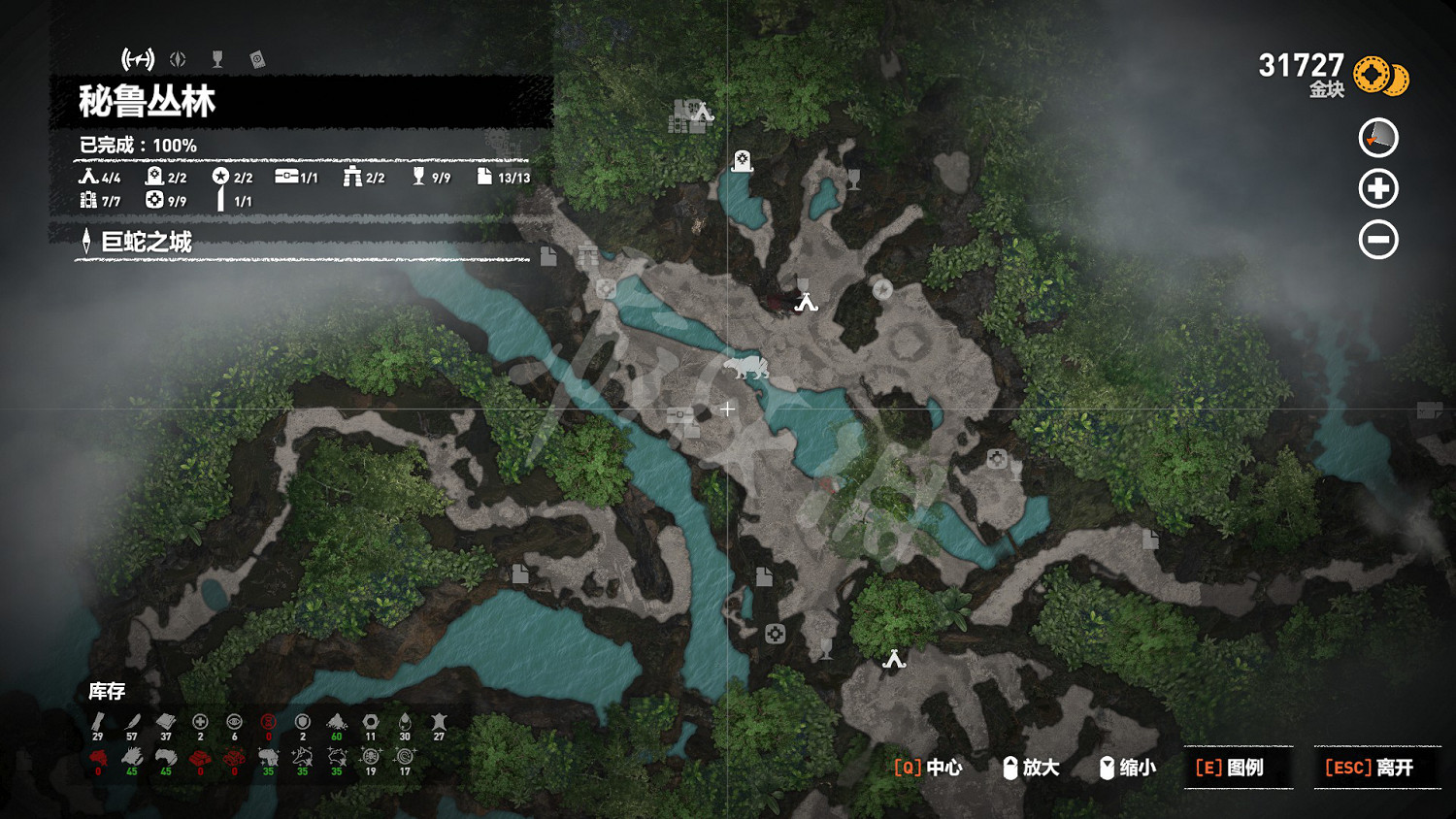Open the goblet challenges tab
The height and width of the screenshot is (819, 1456).
click(217, 59)
